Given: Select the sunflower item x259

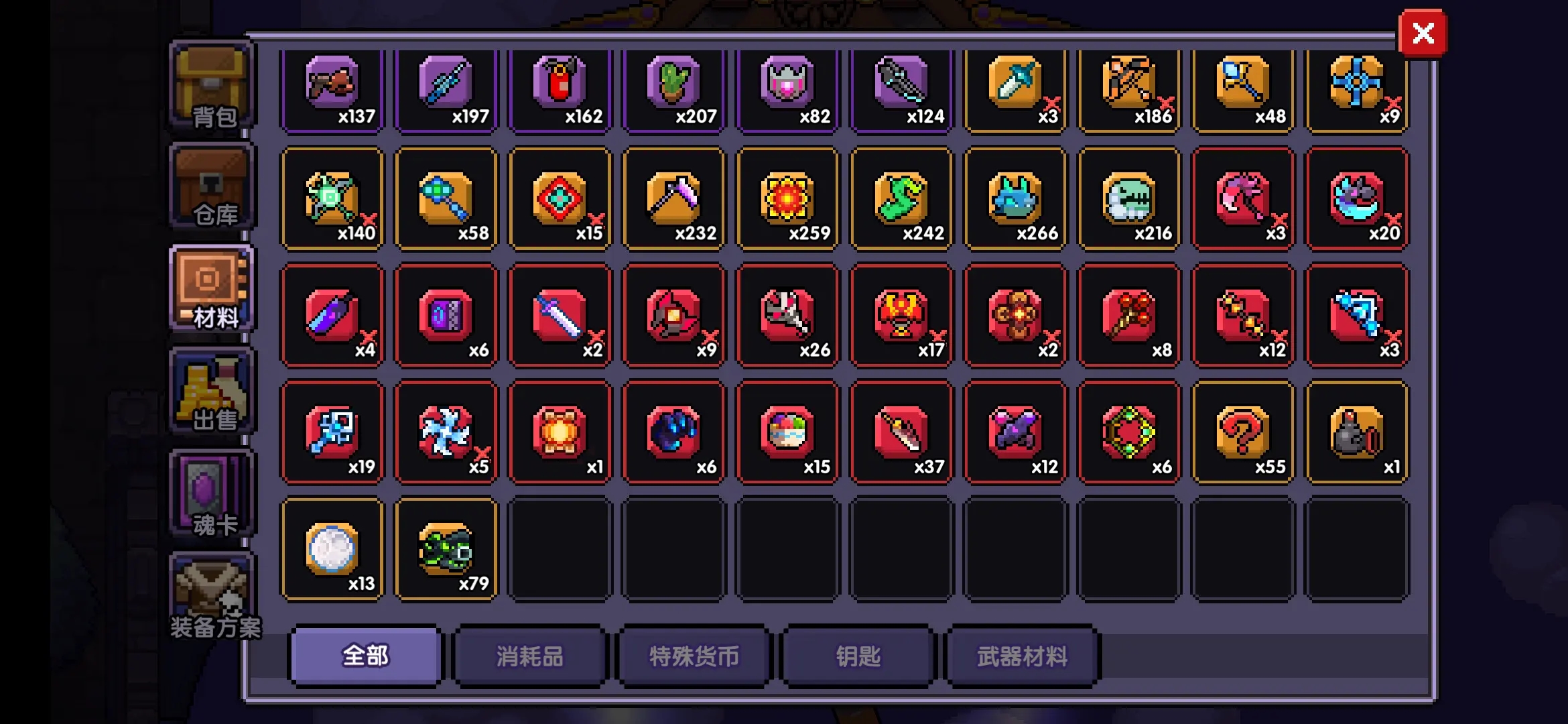Looking at the screenshot, I should tap(787, 199).
